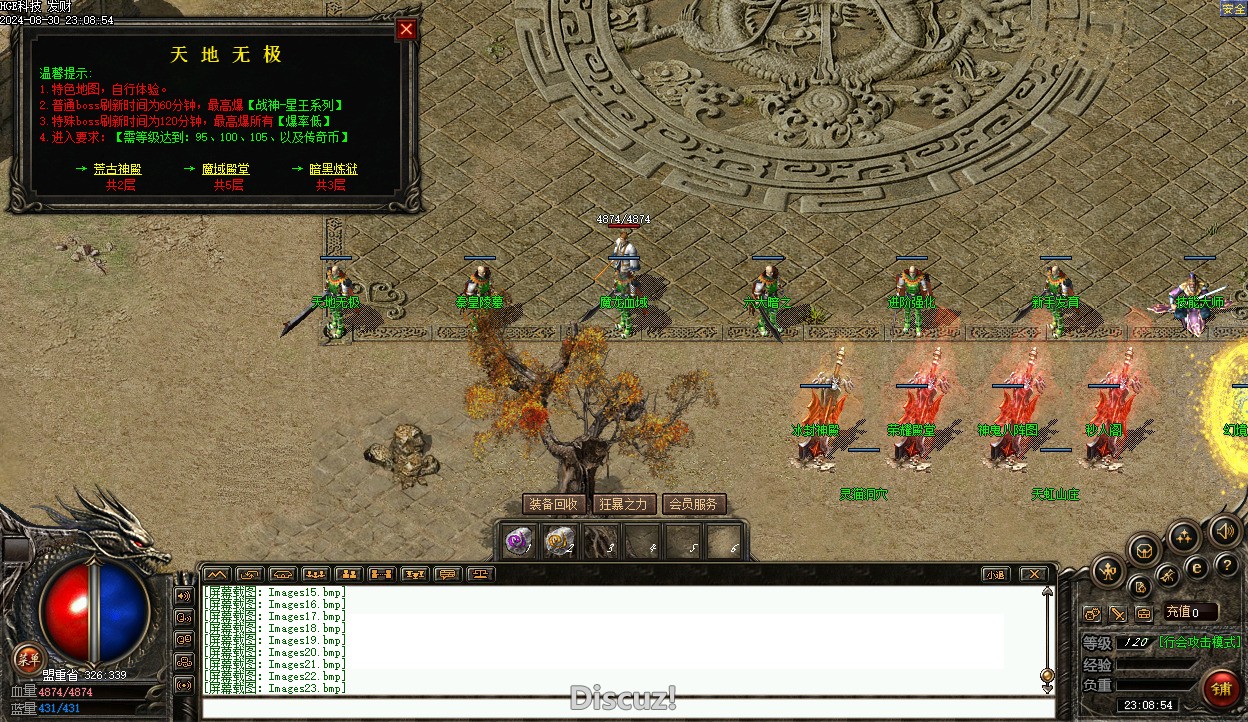
Task: Select the 暗黑炼狱 map link
Action: (333, 169)
